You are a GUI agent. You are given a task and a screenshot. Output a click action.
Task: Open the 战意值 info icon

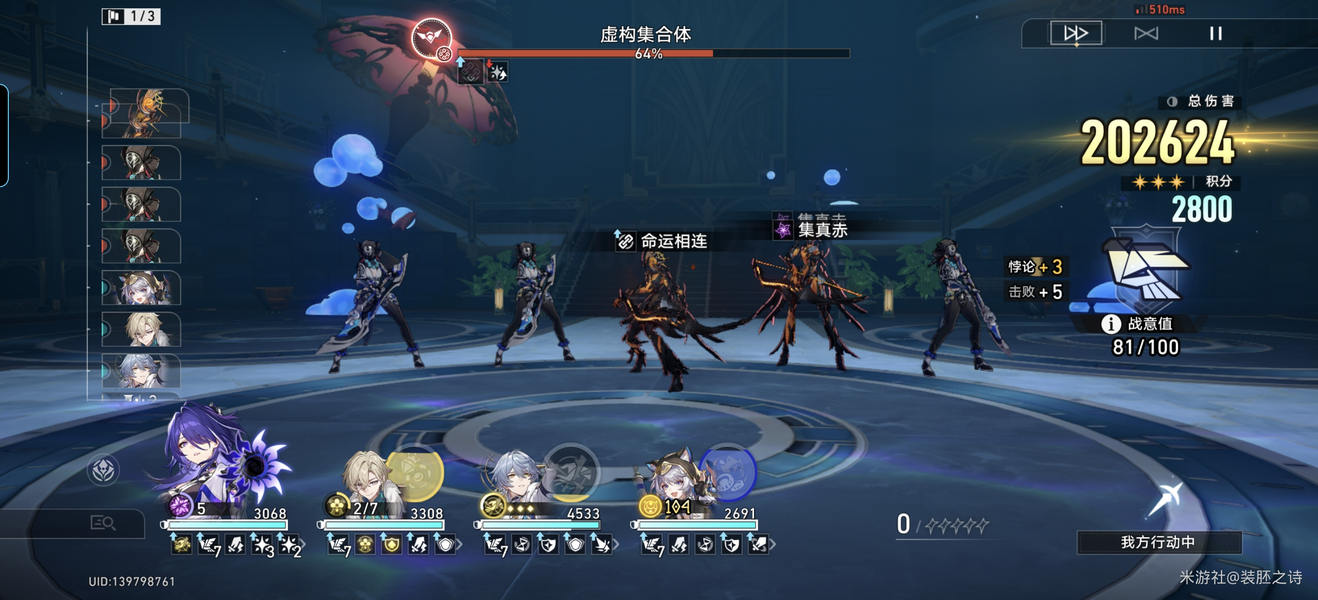point(1110,324)
